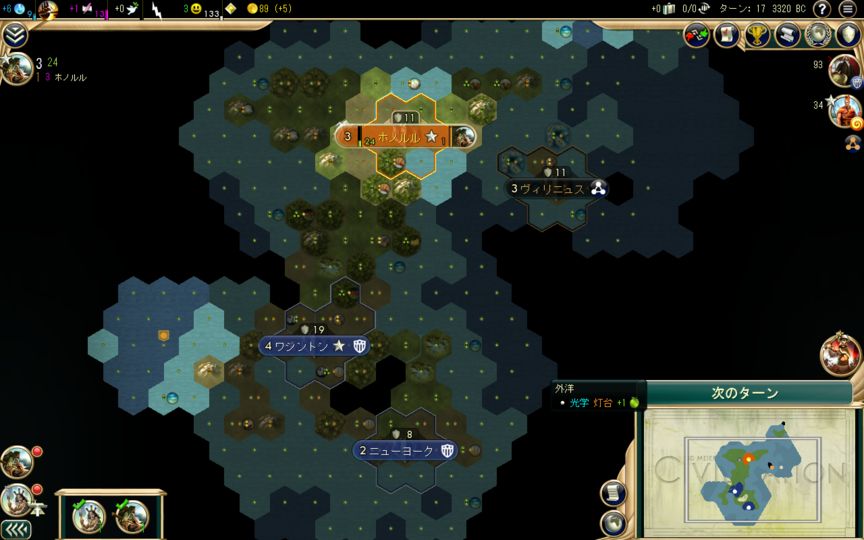Screen dimensions: 864x540
Task: Open the shield military overview icon
Action: pyautogui.click(x=847, y=35)
